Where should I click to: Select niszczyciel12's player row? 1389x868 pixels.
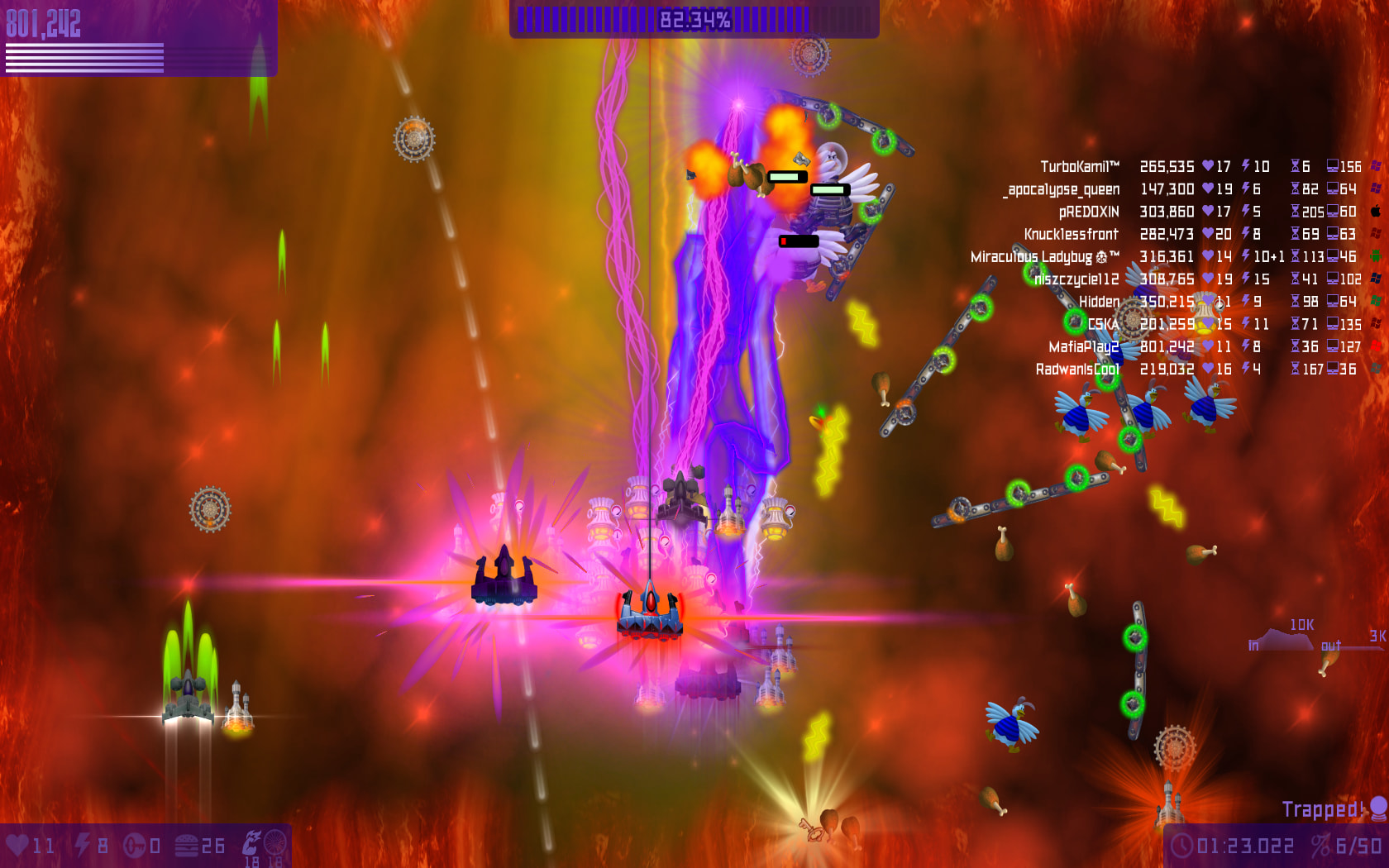pyautogui.click(x=1076, y=279)
